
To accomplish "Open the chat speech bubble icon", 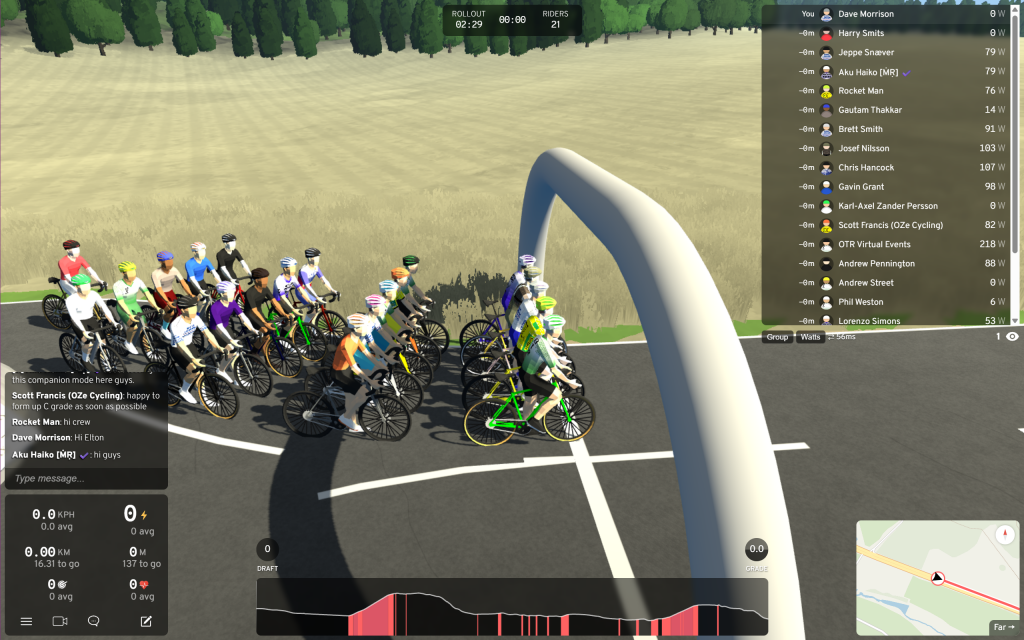I will point(94,621).
